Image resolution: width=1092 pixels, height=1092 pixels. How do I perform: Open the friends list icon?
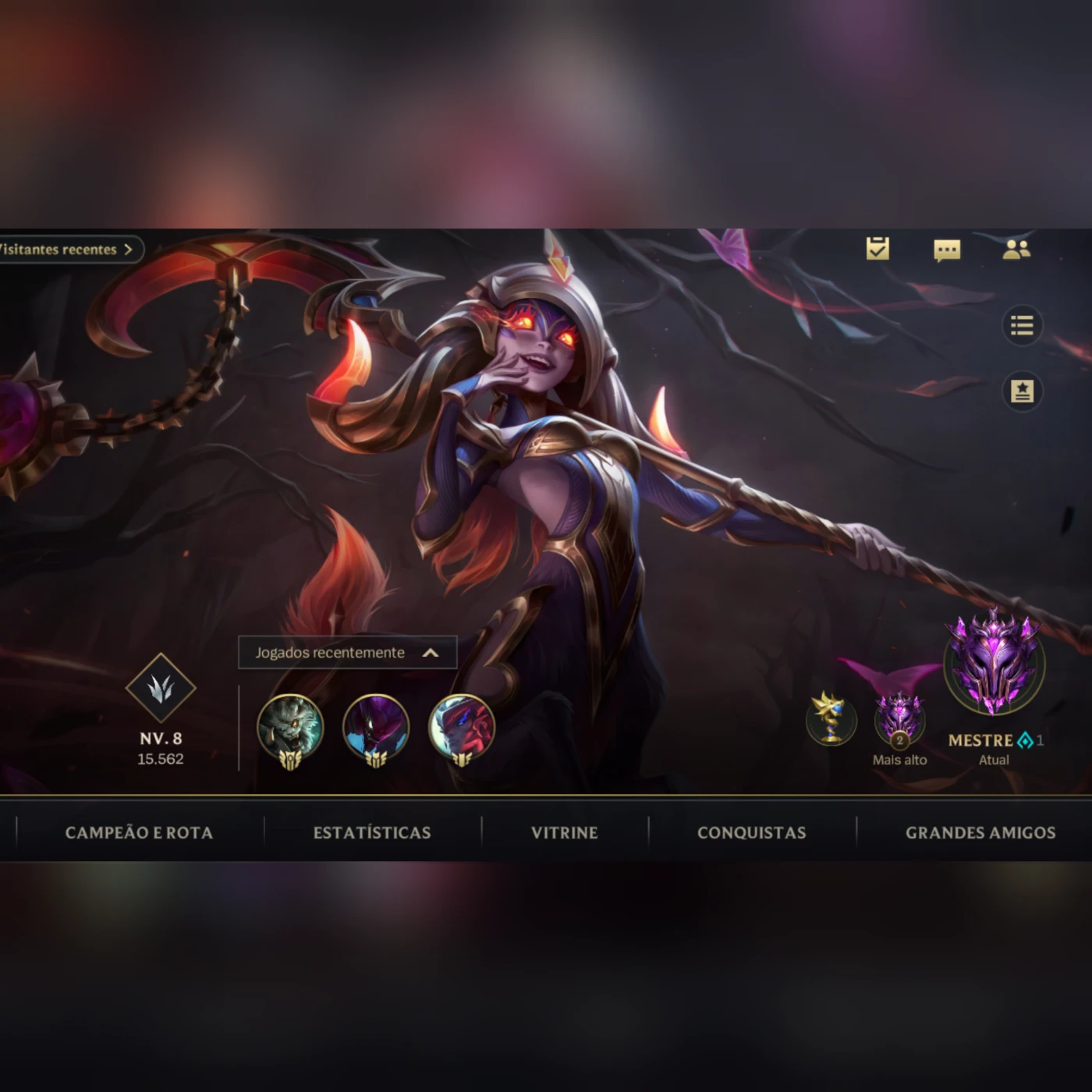click(1016, 249)
